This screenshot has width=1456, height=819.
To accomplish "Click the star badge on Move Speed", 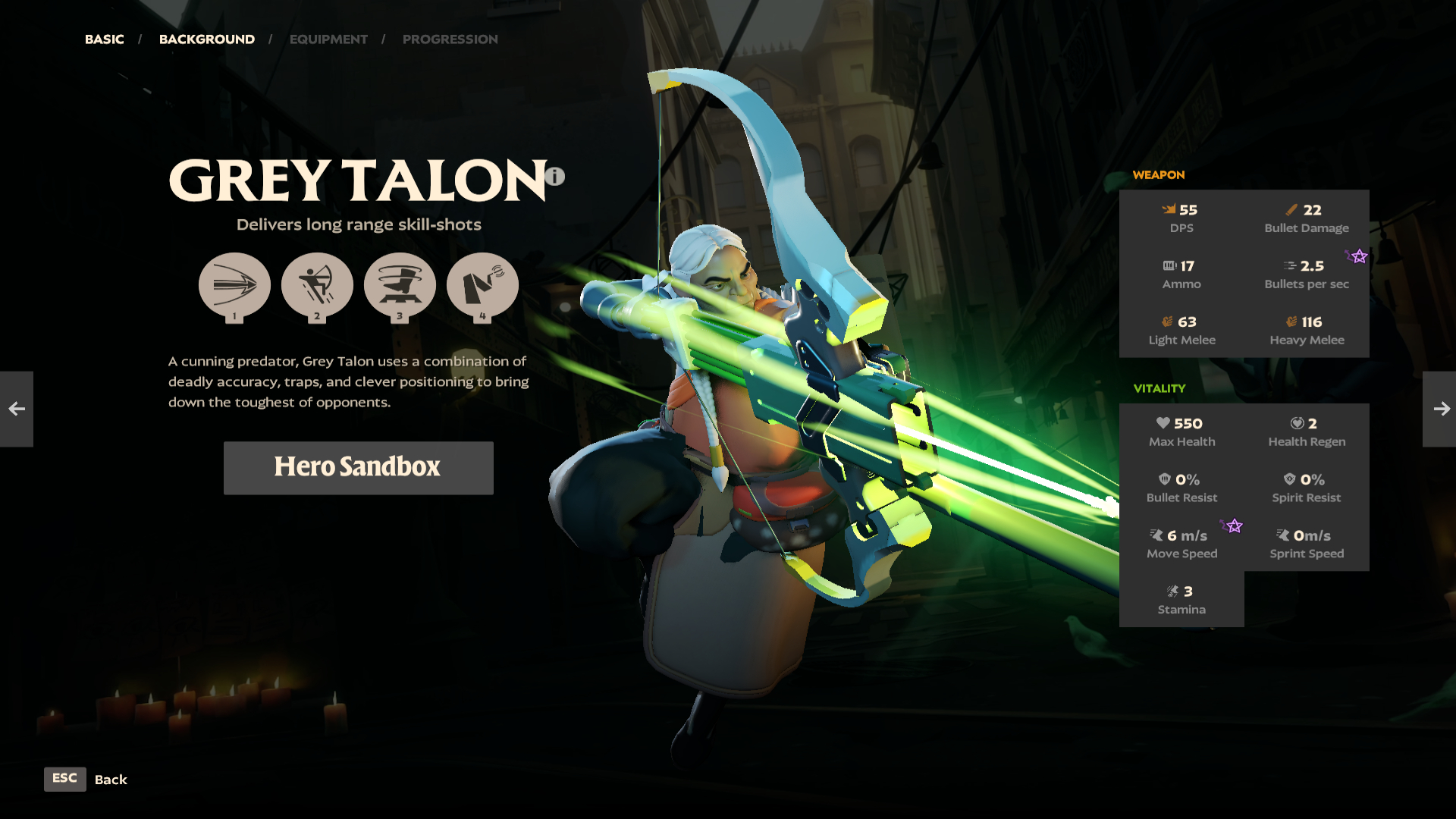I will click(x=1233, y=526).
